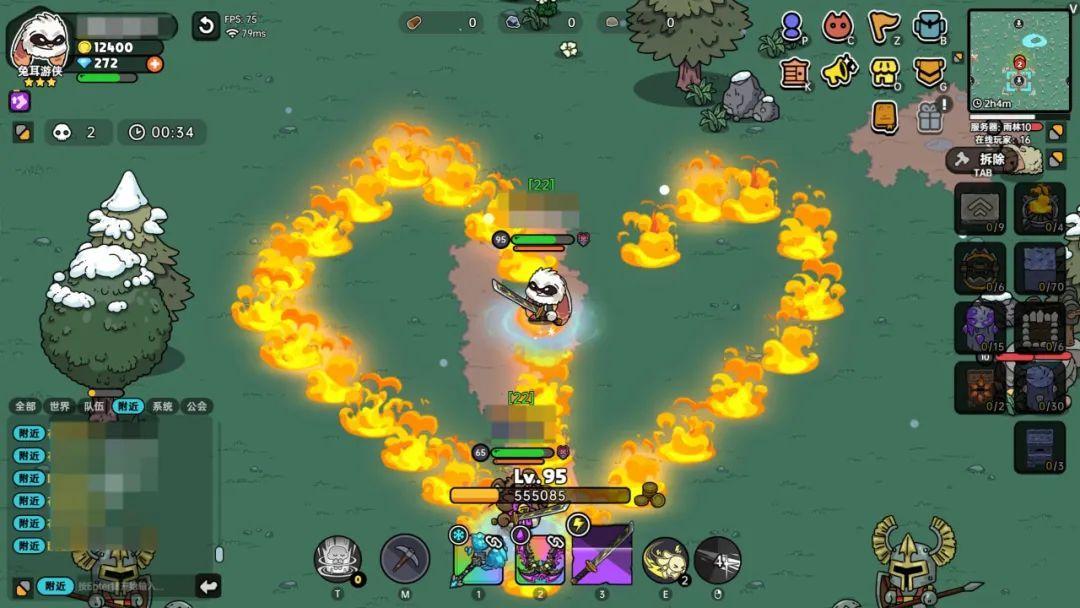Click the orange cabinet icon

click(x=794, y=72)
